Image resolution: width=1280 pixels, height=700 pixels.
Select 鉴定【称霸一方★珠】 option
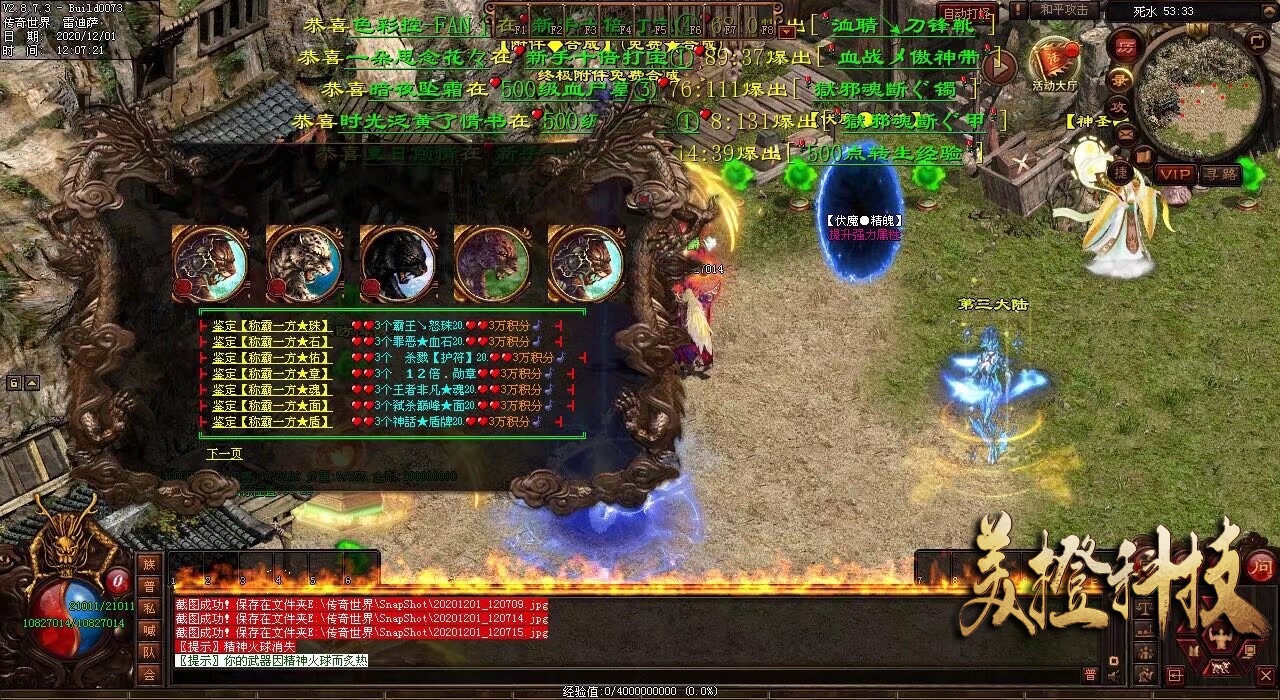click(x=271, y=326)
